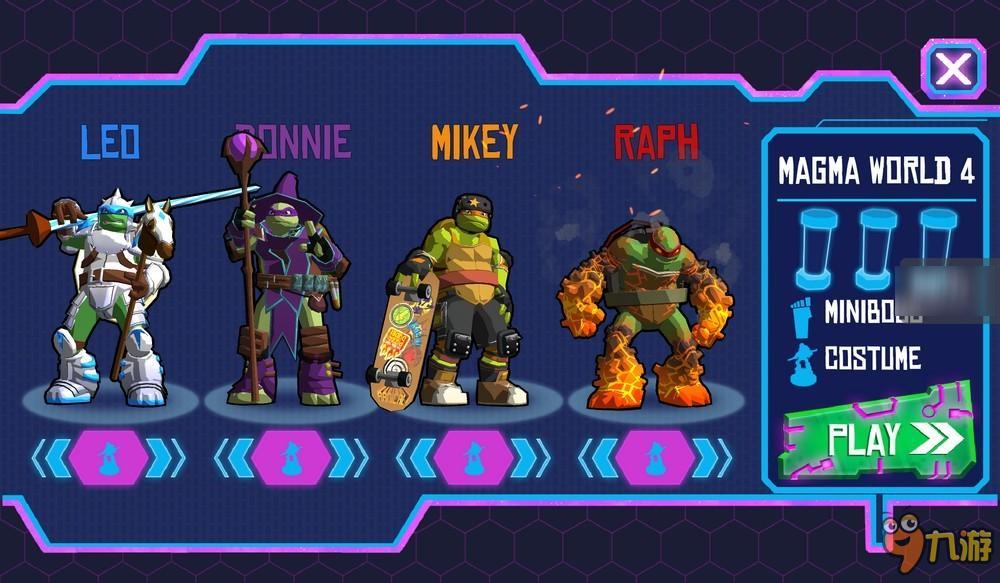Choose Raph's costume hexagon button
The image size is (1000, 583).
[x=655, y=458]
